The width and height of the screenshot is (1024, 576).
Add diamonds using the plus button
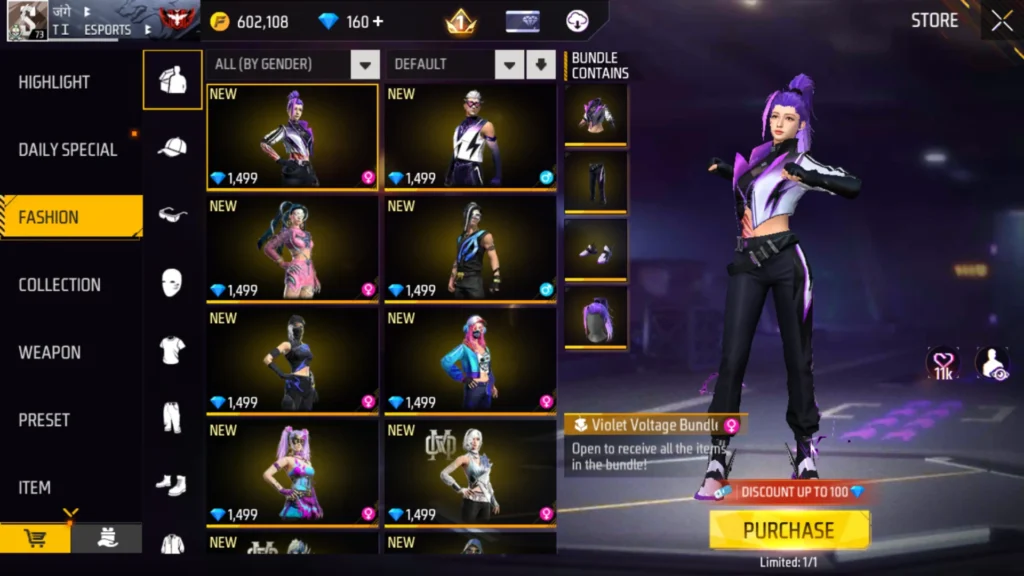pyautogui.click(x=378, y=22)
